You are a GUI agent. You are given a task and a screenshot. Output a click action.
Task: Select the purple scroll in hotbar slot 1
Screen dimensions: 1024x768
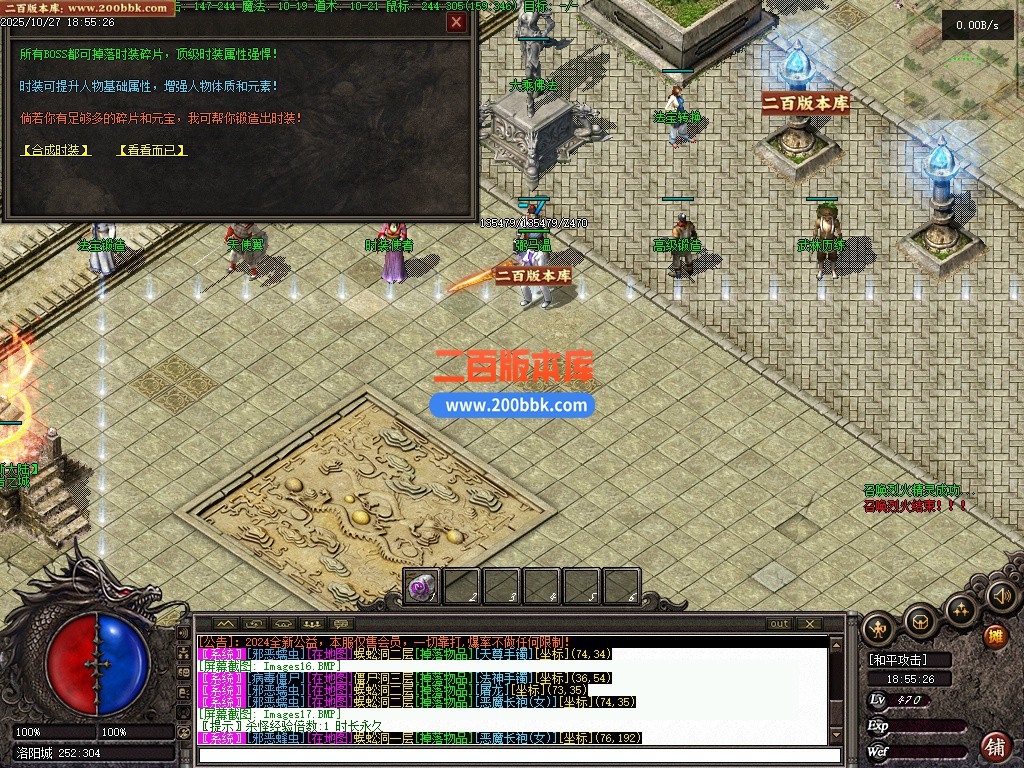point(421,587)
